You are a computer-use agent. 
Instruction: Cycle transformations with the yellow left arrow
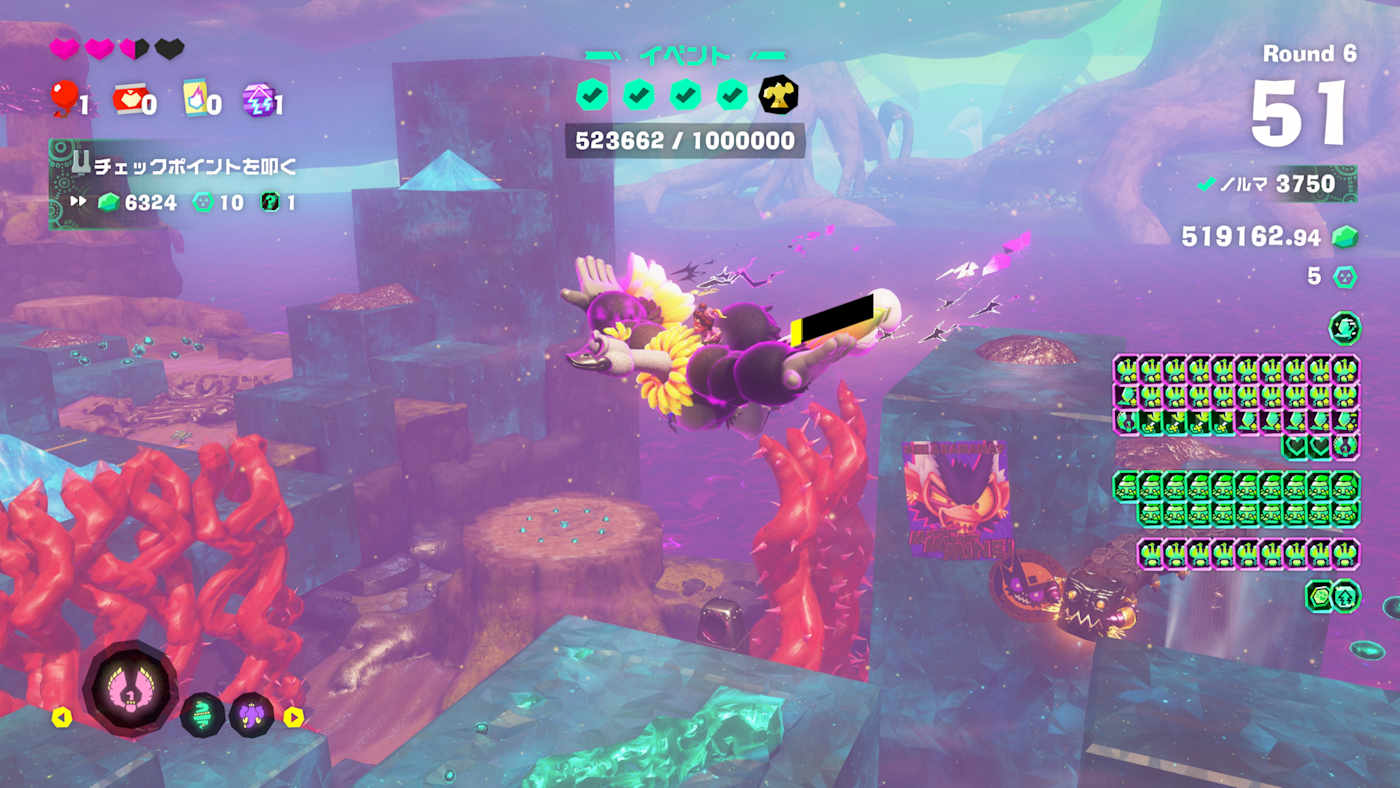click(x=62, y=717)
